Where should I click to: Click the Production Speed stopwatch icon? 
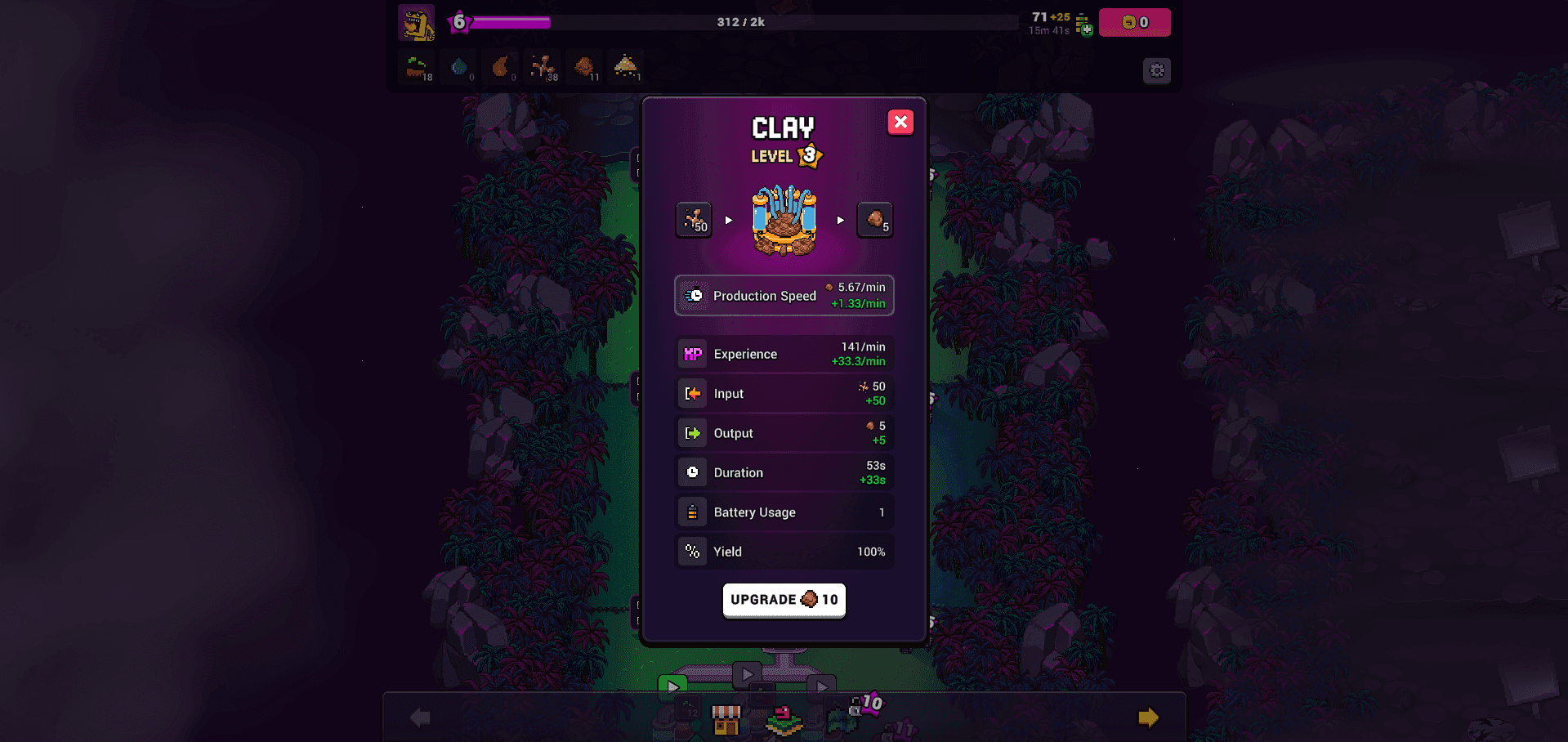coord(694,295)
